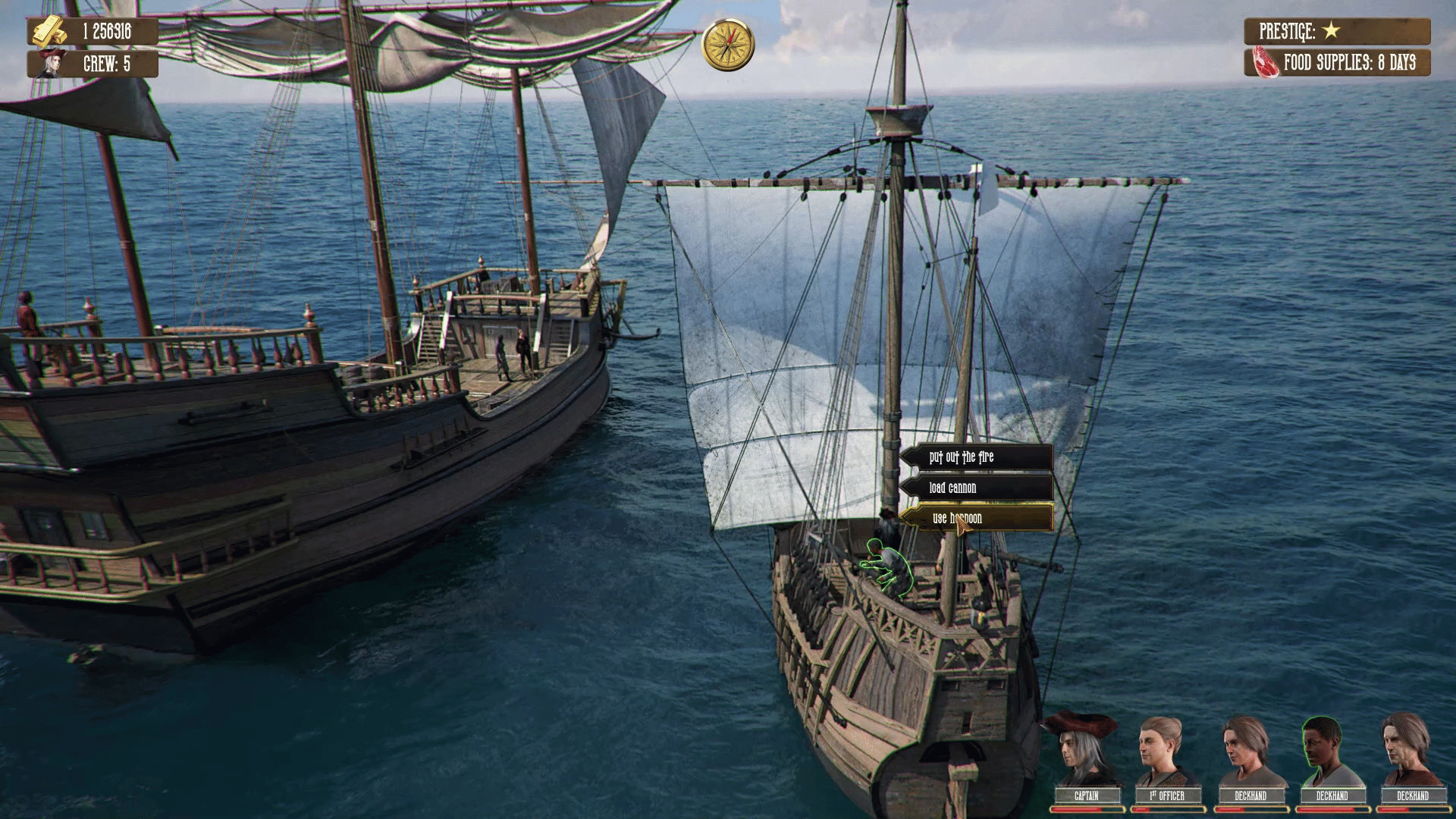Select the "load cannon" command
Image resolution: width=1456 pixels, height=819 pixels.
coord(977,488)
